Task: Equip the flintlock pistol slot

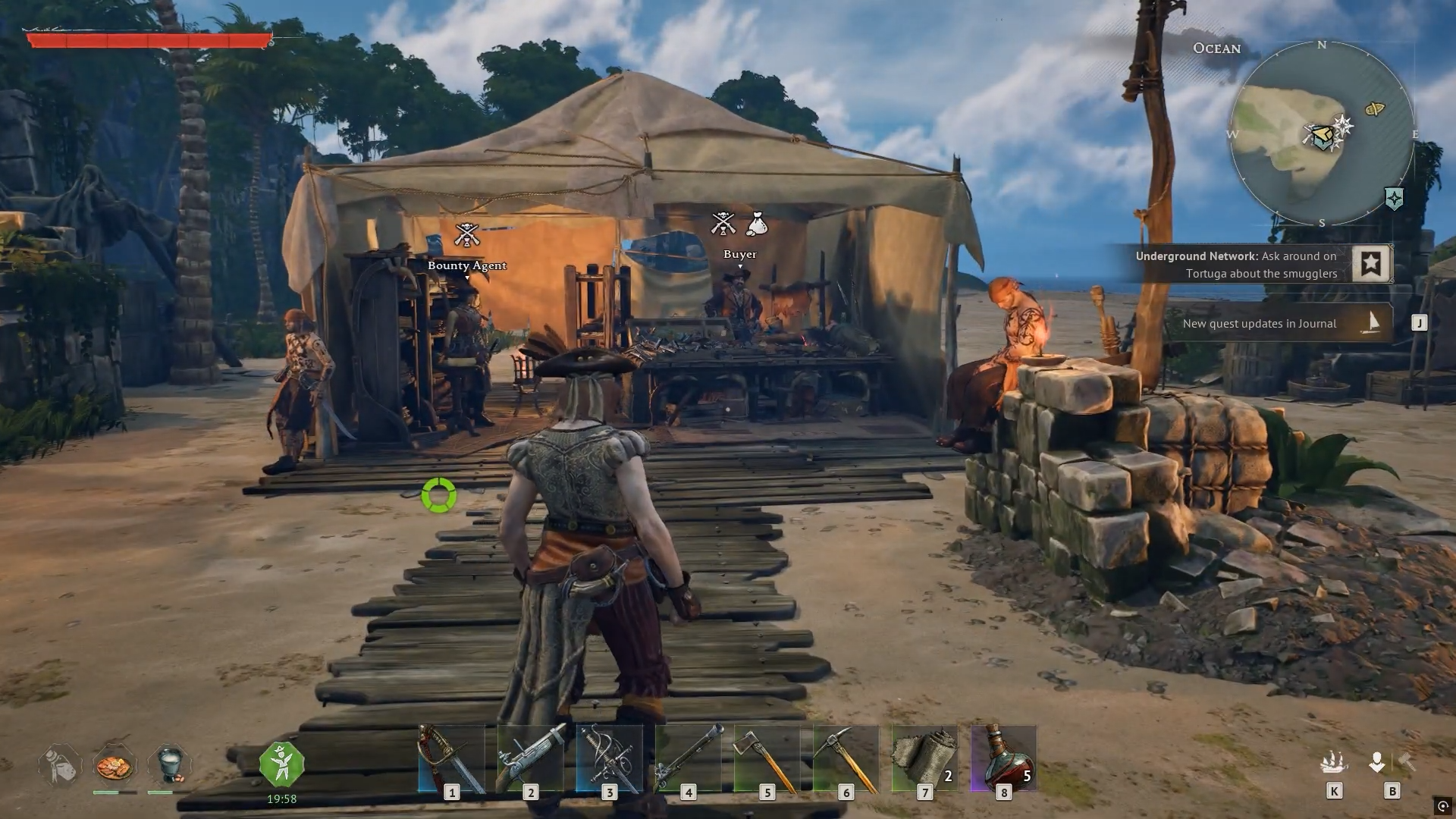Action: tap(530, 758)
